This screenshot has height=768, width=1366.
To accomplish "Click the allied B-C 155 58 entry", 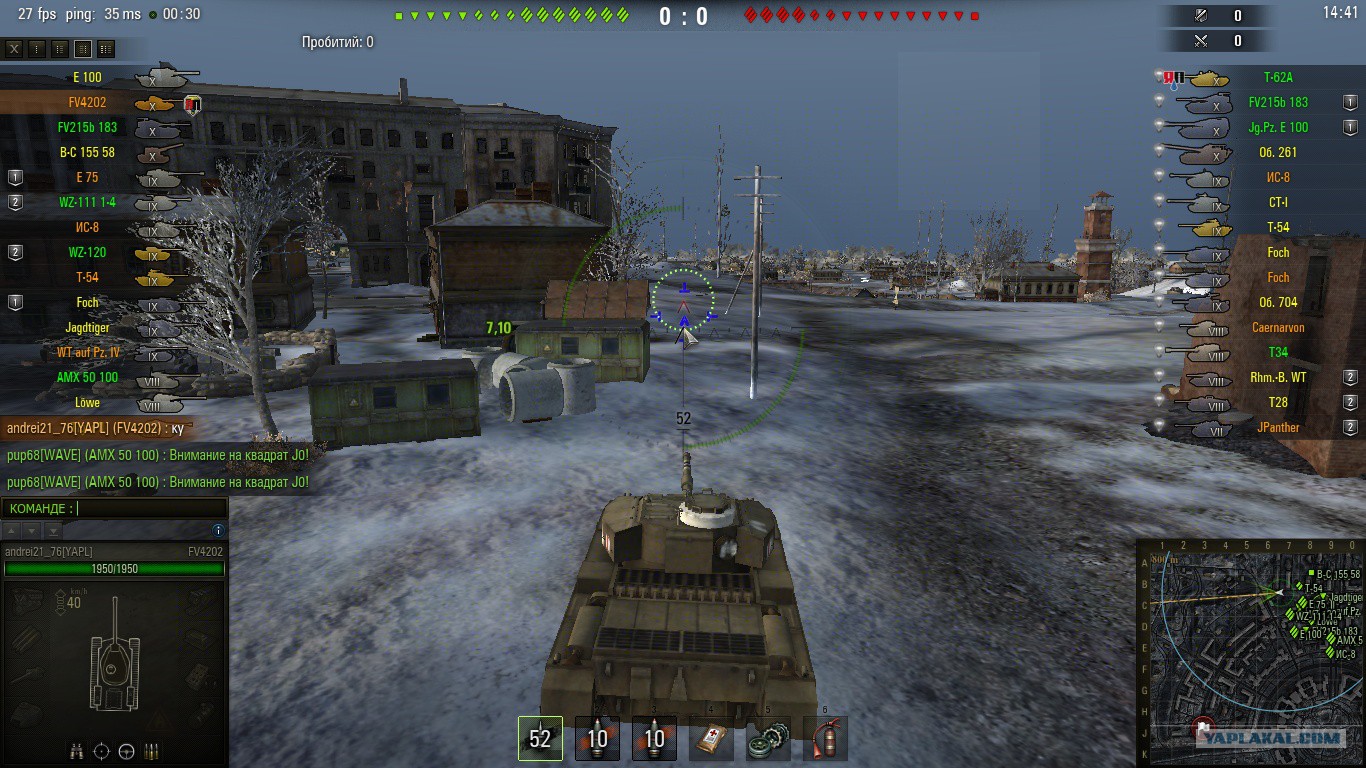I will click(88, 152).
